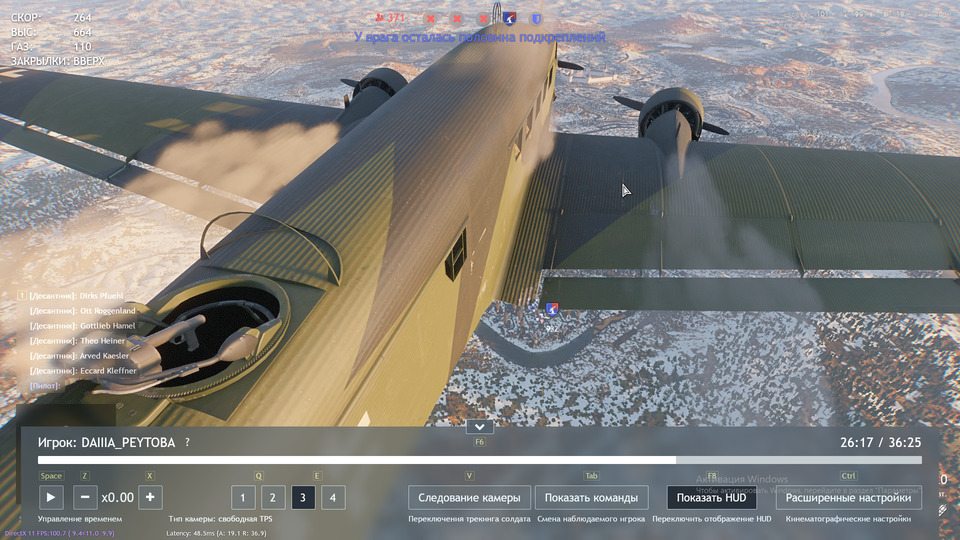The height and width of the screenshot is (540, 960).
Task: Open Расширенные настройки cinematic settings
Action: (848, 497)
